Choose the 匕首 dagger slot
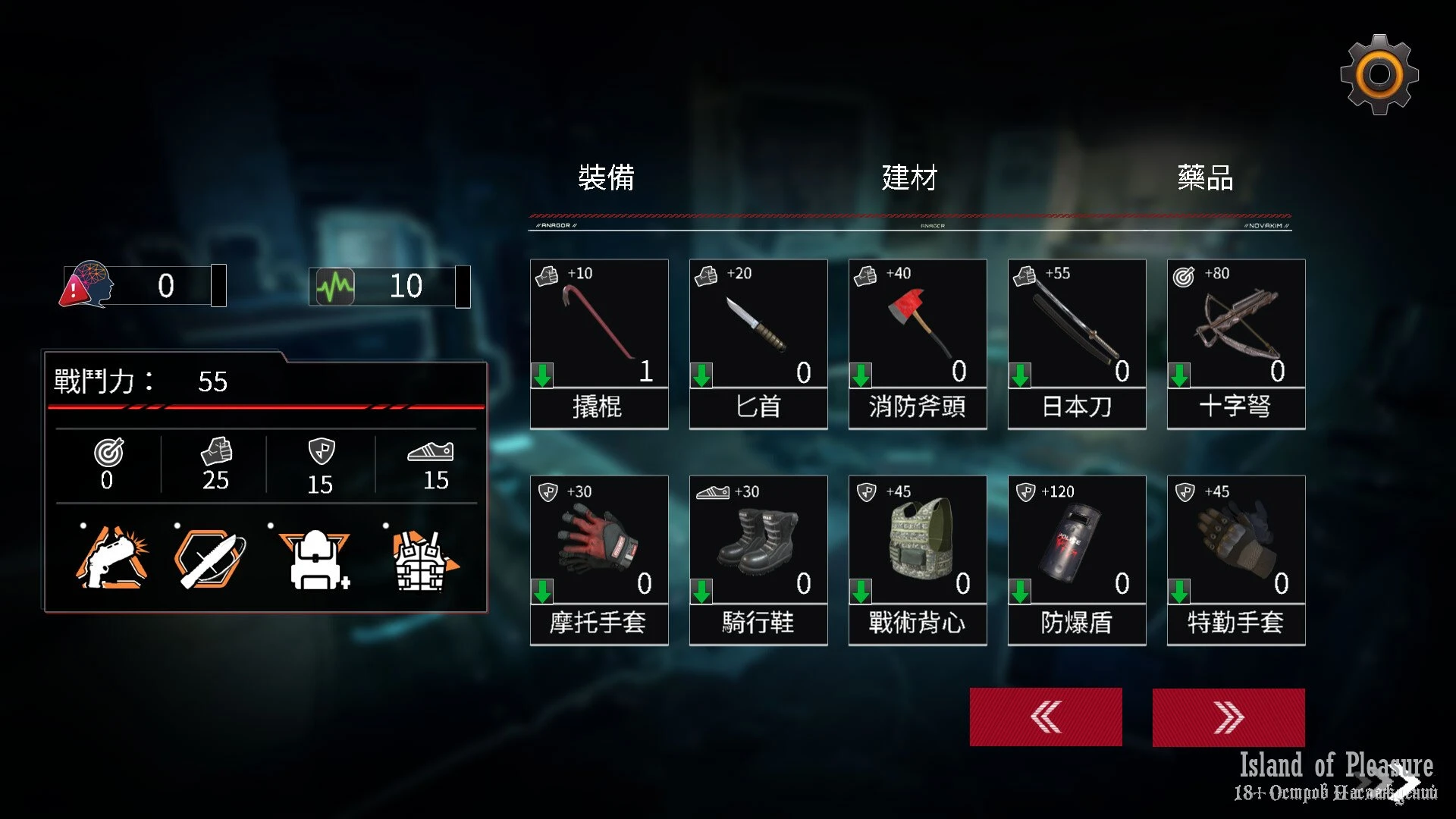The height and width of the screenshot is (819, 1456). tap(758, 344)
